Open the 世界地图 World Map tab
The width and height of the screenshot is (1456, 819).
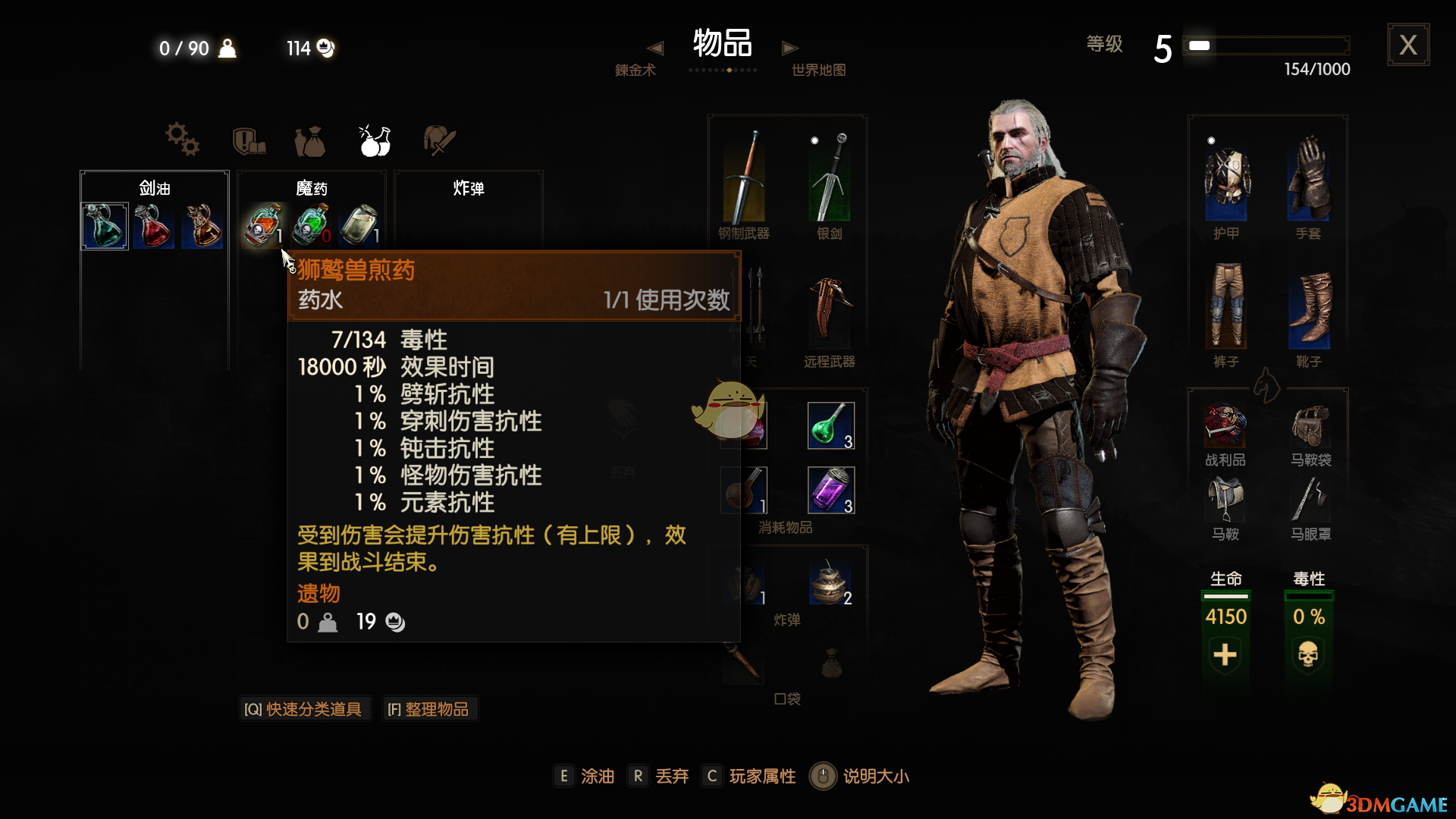click(817, 69)
